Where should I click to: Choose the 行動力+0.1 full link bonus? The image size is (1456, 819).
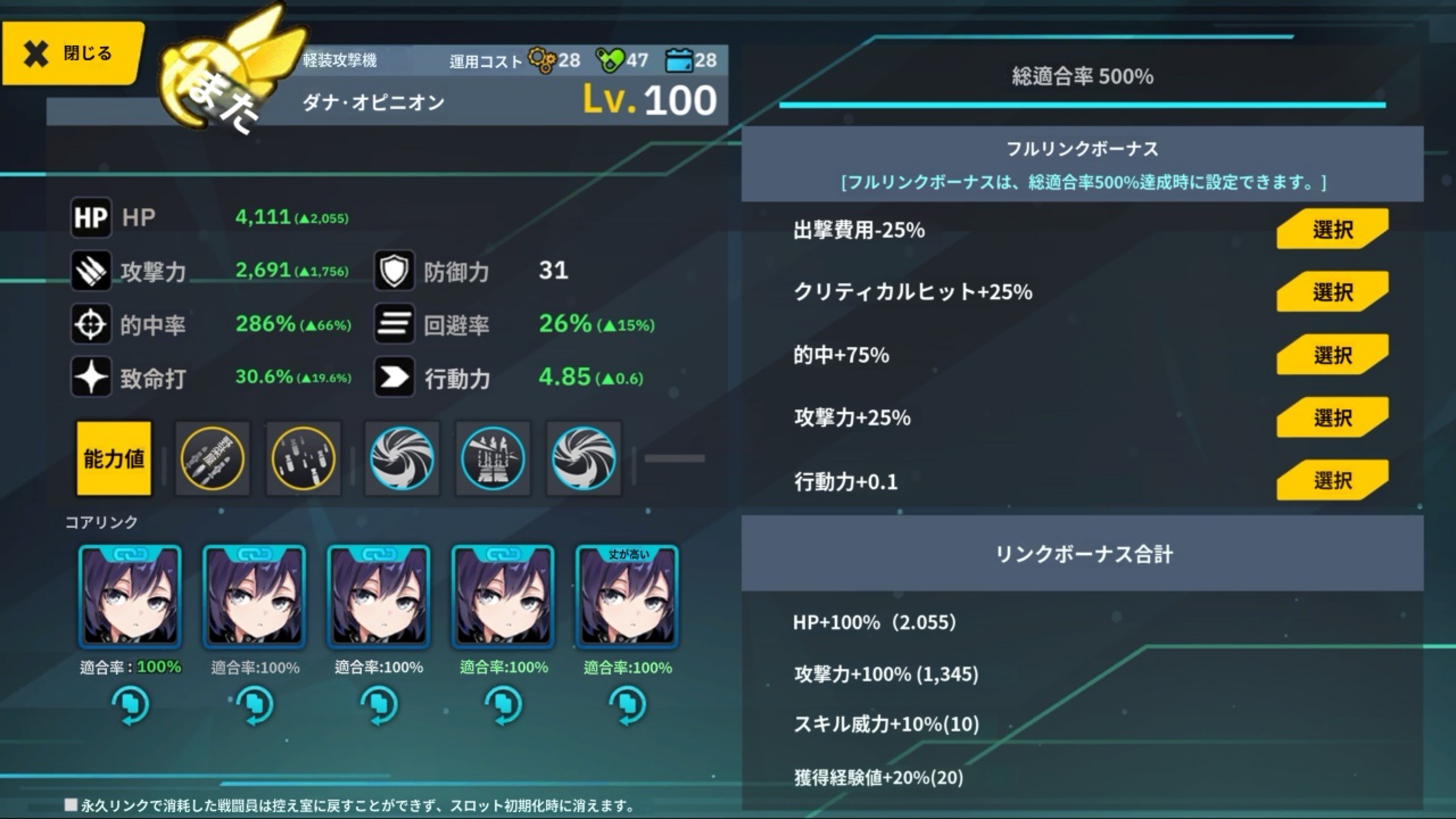[x=1331, y=481]
